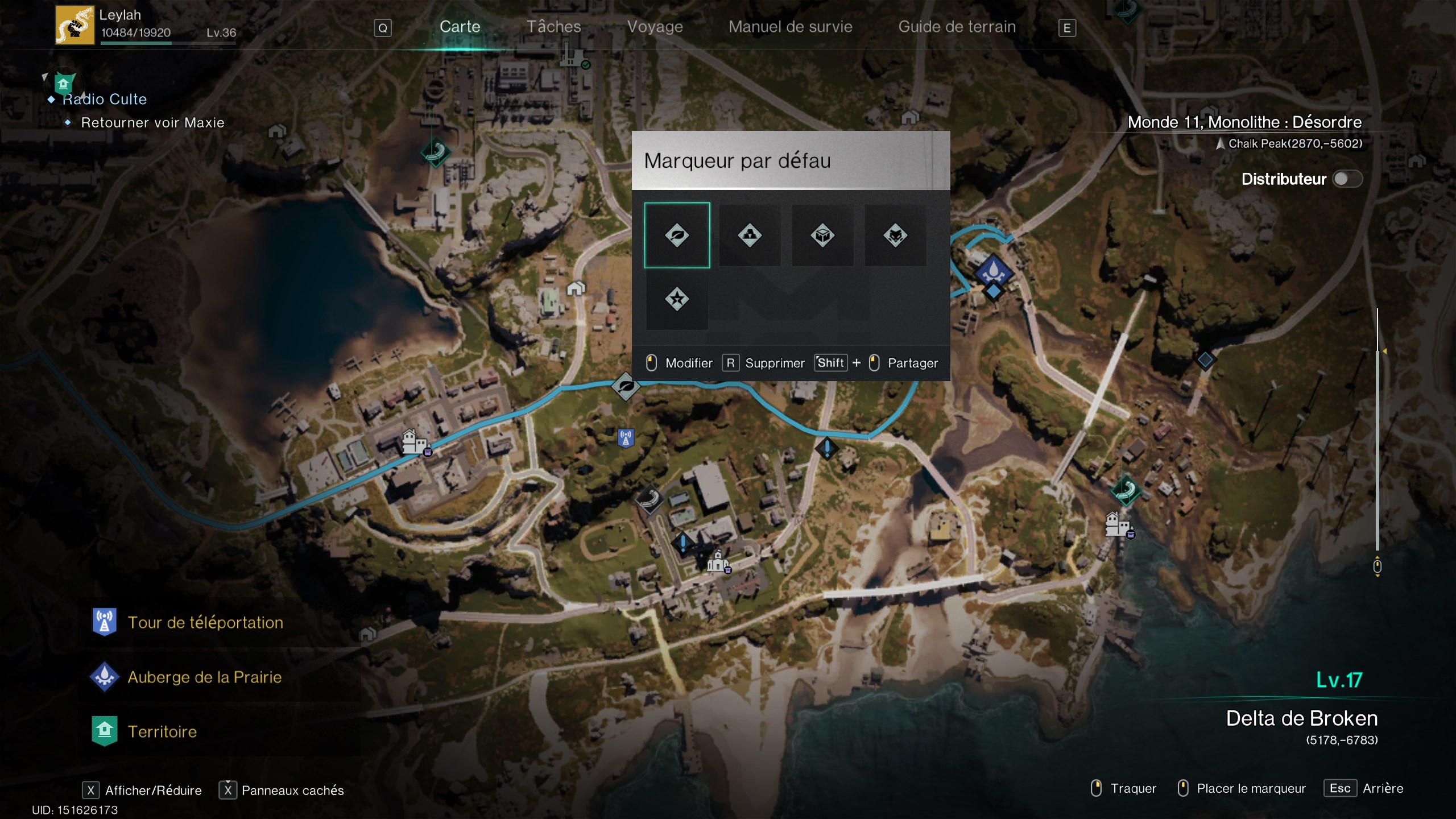
Task: Show Tour de téléportation in legend
Action: [x=205, y=622]
